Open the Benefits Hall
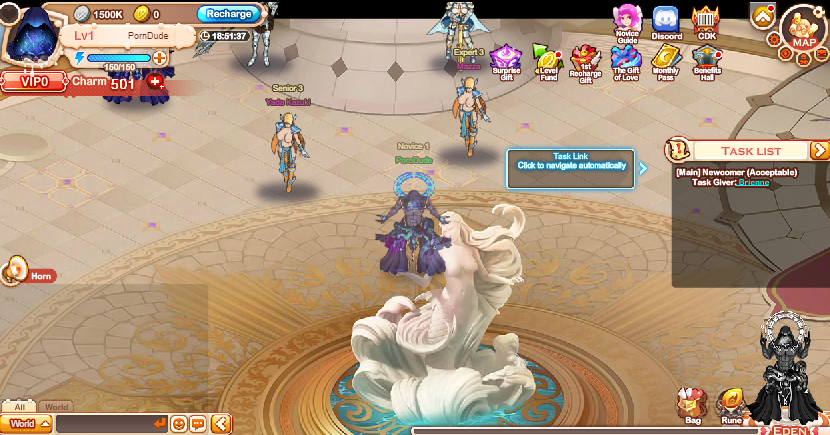This screenshot has height=435, width=830. [707, 61]
